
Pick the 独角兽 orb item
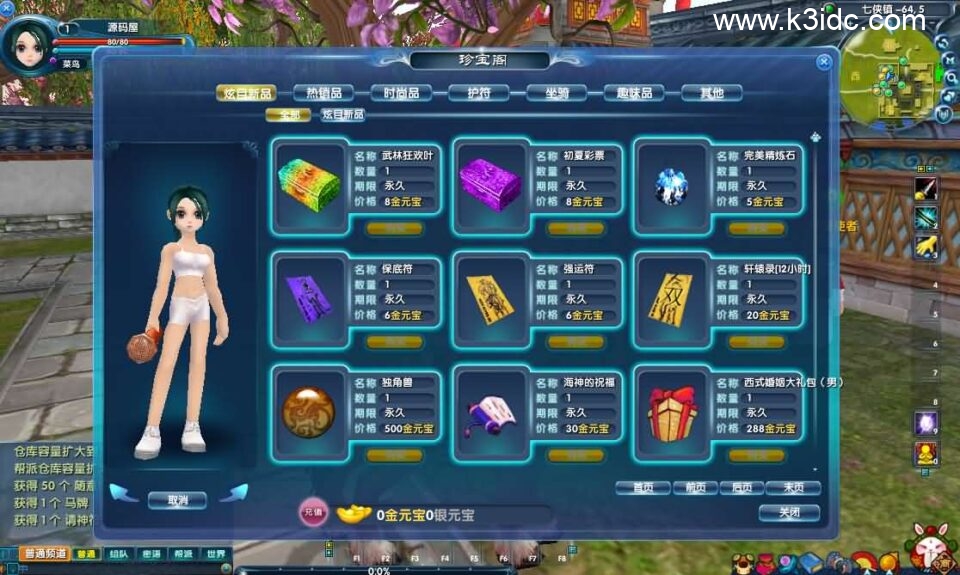[309, 411]
